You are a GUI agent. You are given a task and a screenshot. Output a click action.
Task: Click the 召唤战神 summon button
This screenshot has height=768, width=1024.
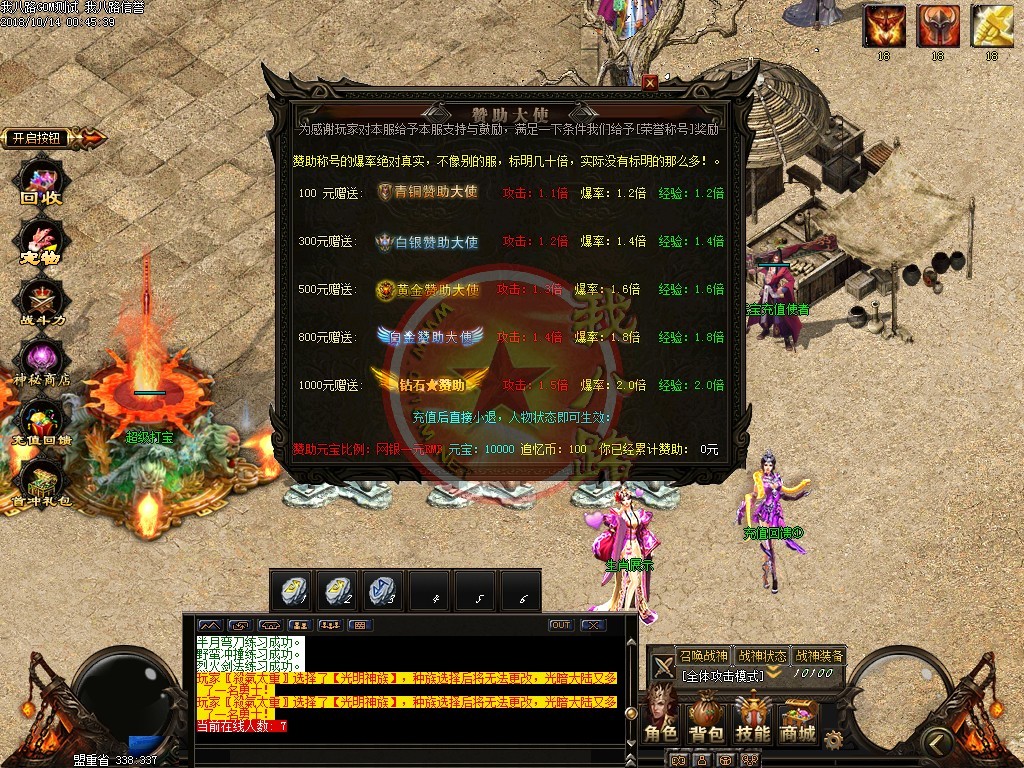(703, 656)
